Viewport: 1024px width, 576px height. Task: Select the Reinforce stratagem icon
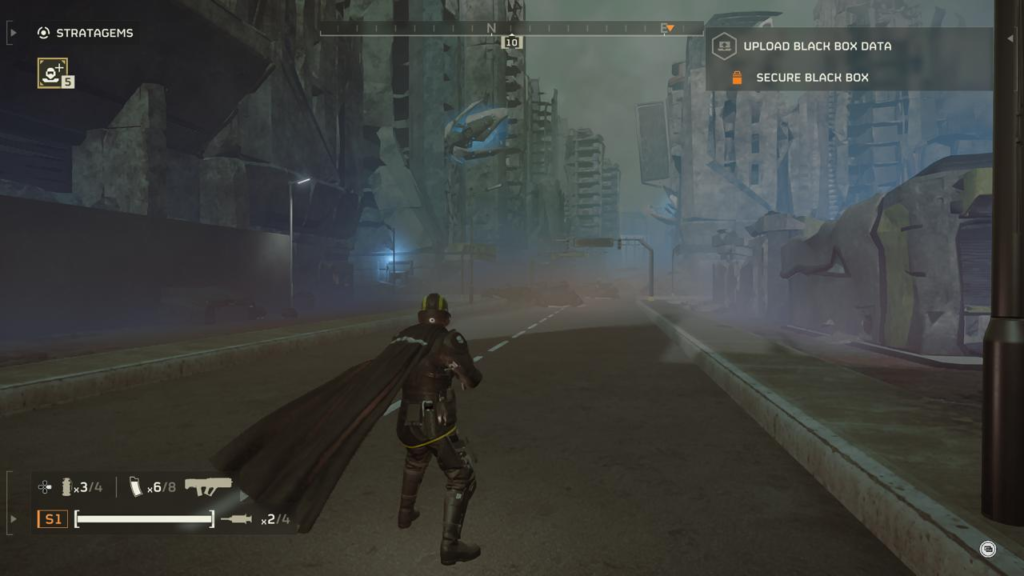[x=53, y=72]
